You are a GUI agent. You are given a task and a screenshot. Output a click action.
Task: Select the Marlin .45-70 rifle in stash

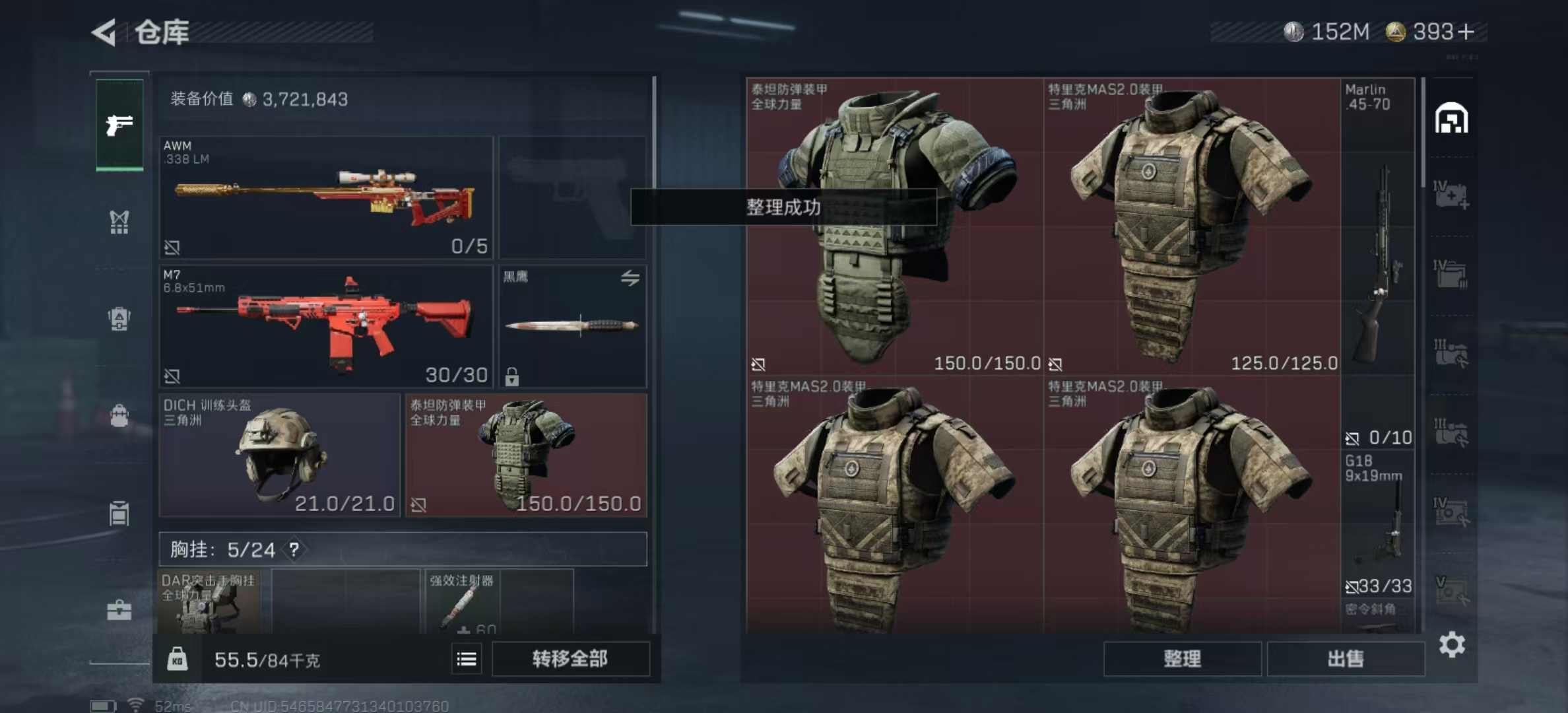click(x=1378, y=264)
